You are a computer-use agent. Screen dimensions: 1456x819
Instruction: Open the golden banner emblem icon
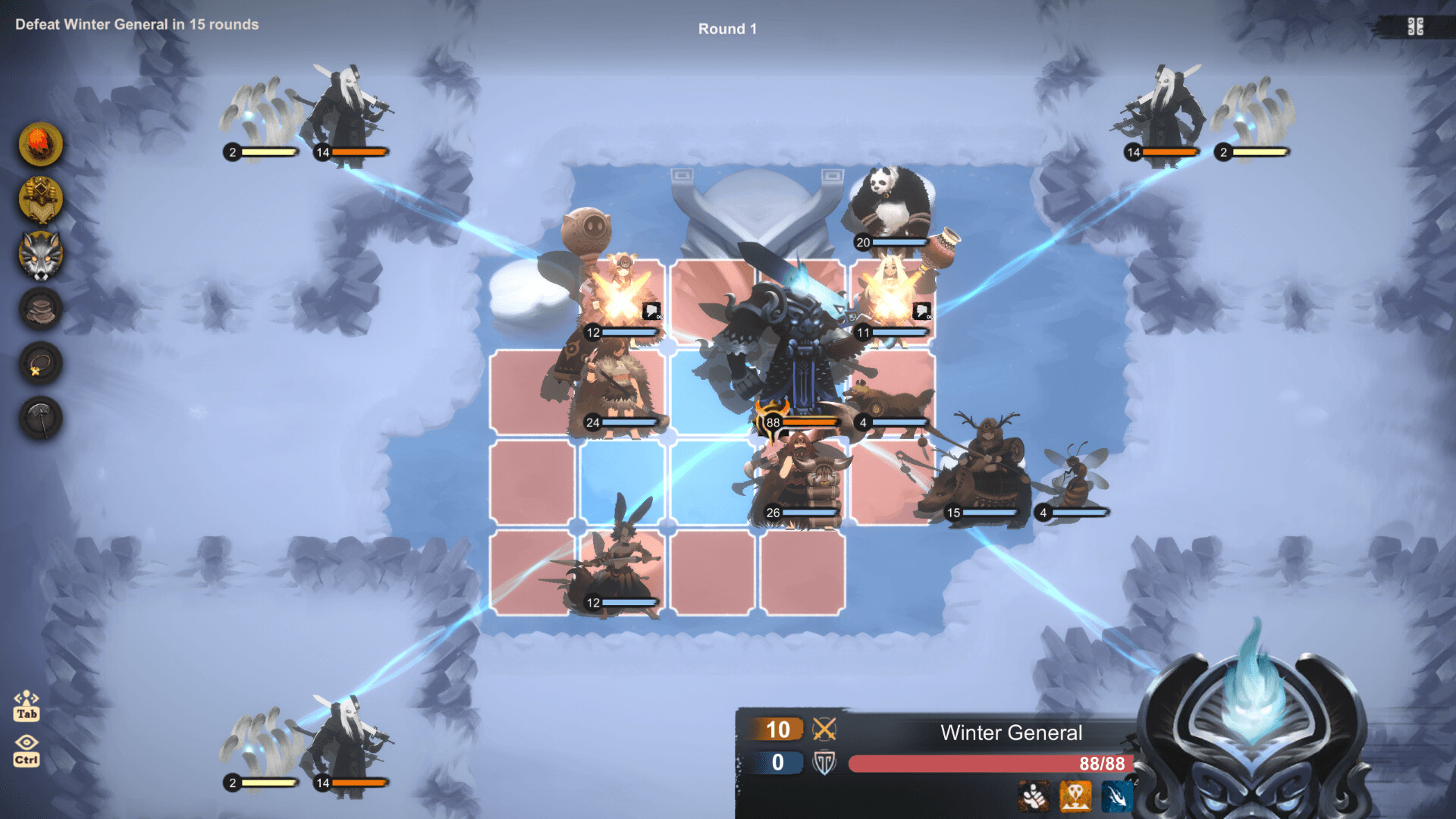(39, 199)
